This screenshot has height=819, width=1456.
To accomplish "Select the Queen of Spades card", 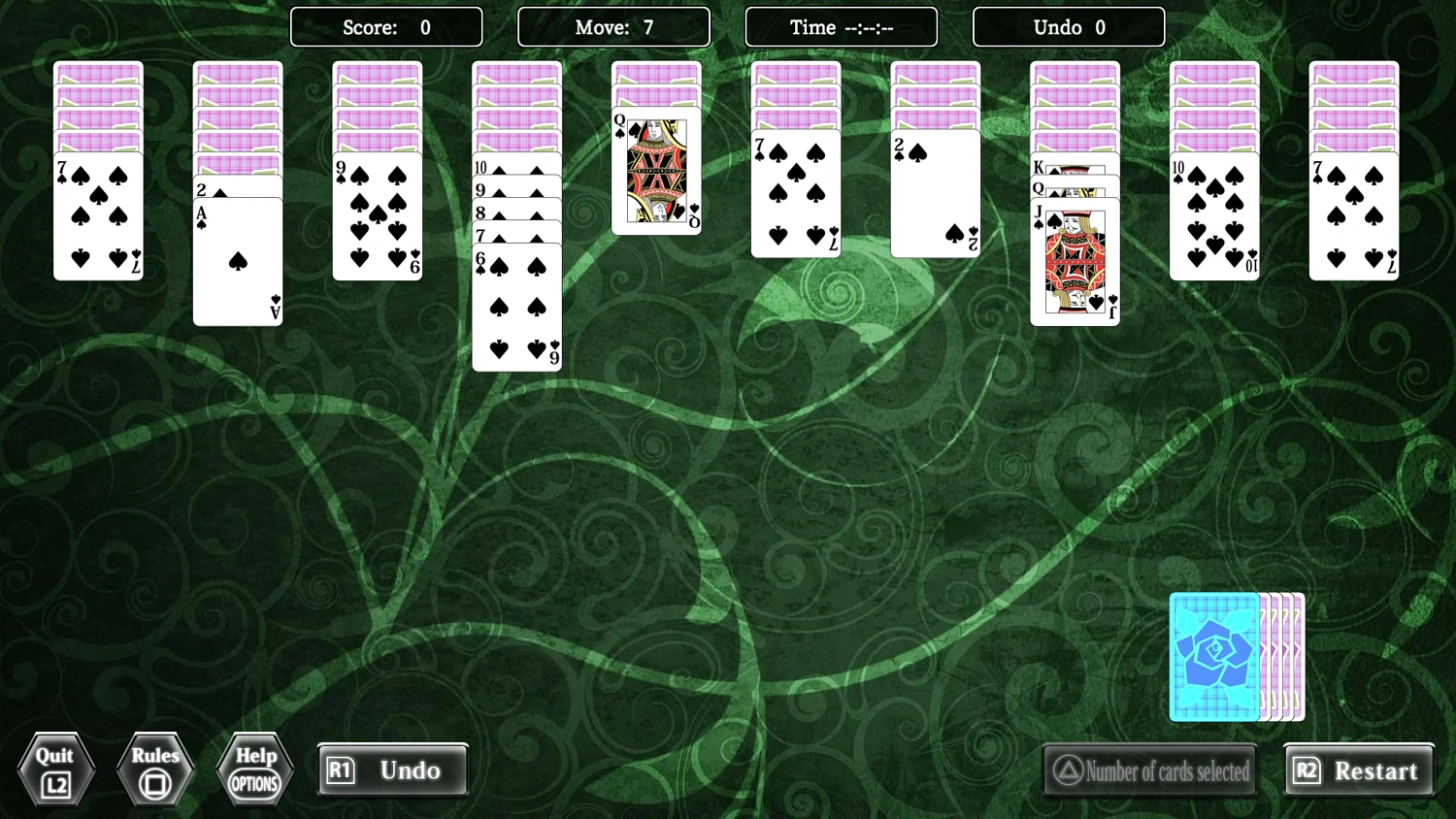I will click(x=655, y=173).
